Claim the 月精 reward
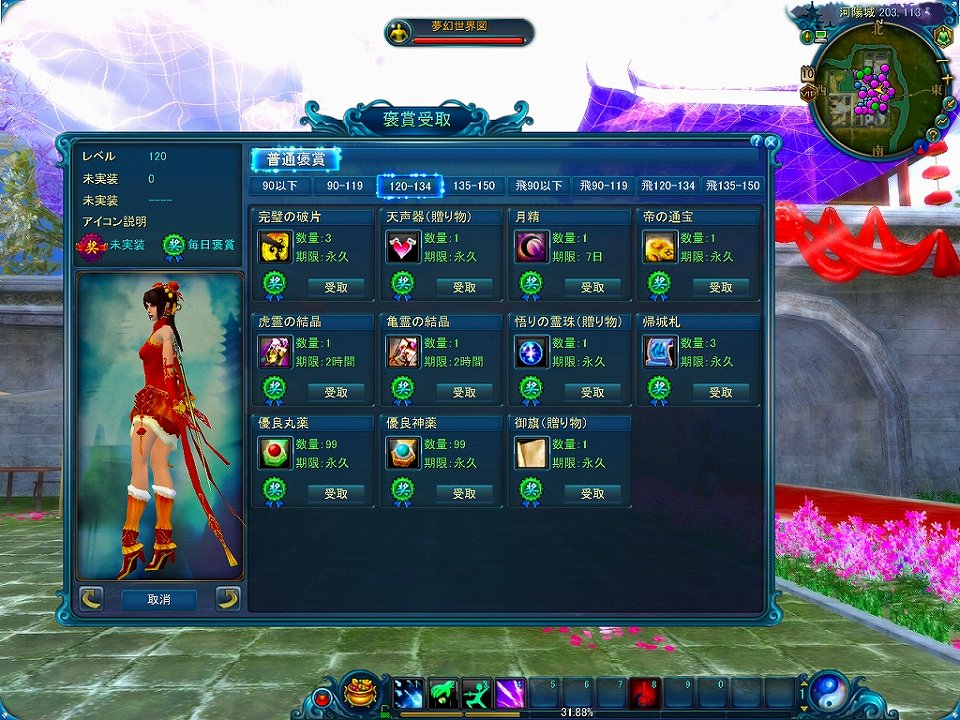This screenshot has height=720, width=960. (593, 287)
